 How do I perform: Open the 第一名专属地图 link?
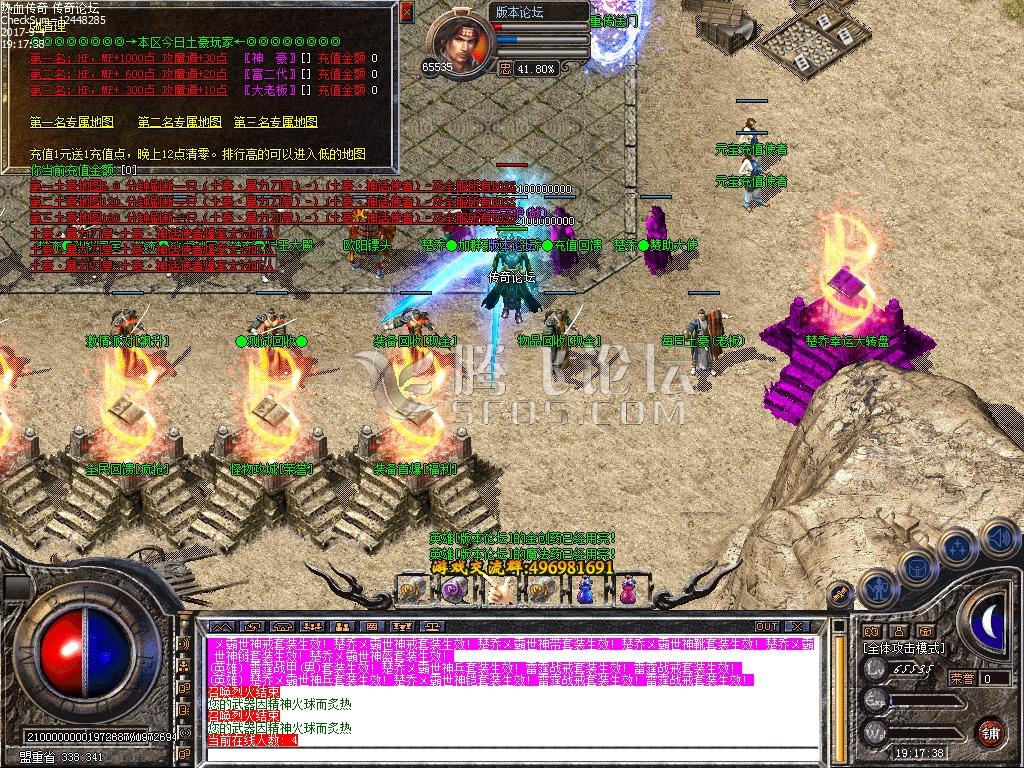click(71, 122)
